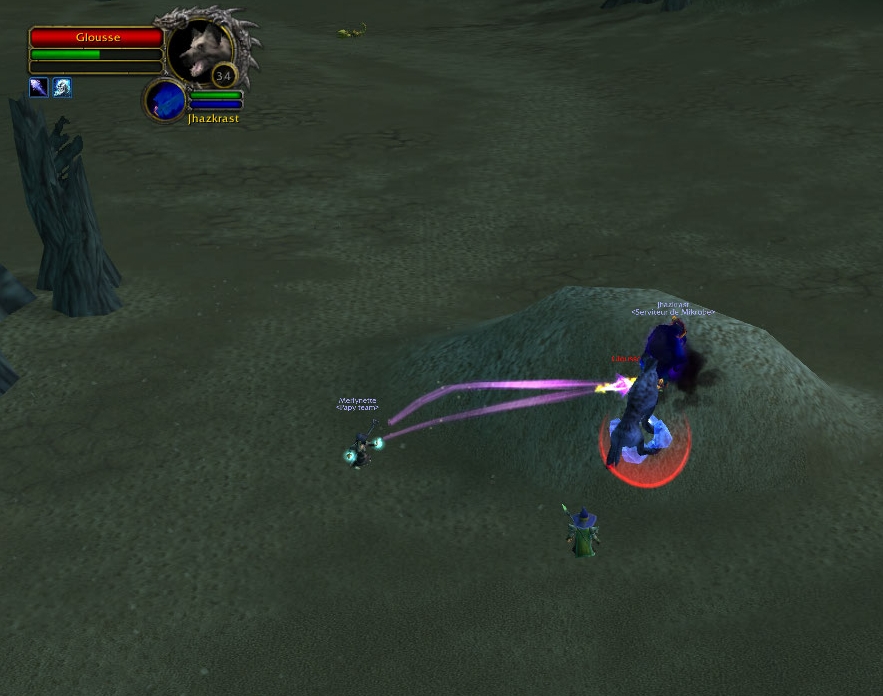The width and height of the screenshot is (883, 696).
Task: Click the red Glousse name plate
Action: pos(96,37)
